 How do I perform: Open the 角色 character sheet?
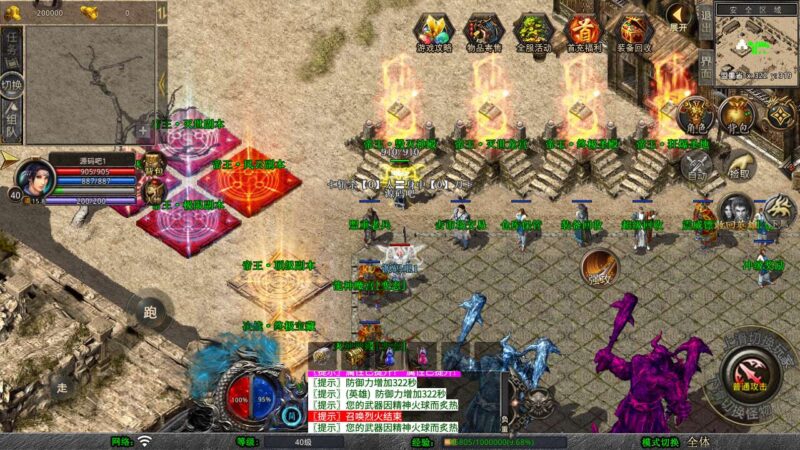(694, 116)
